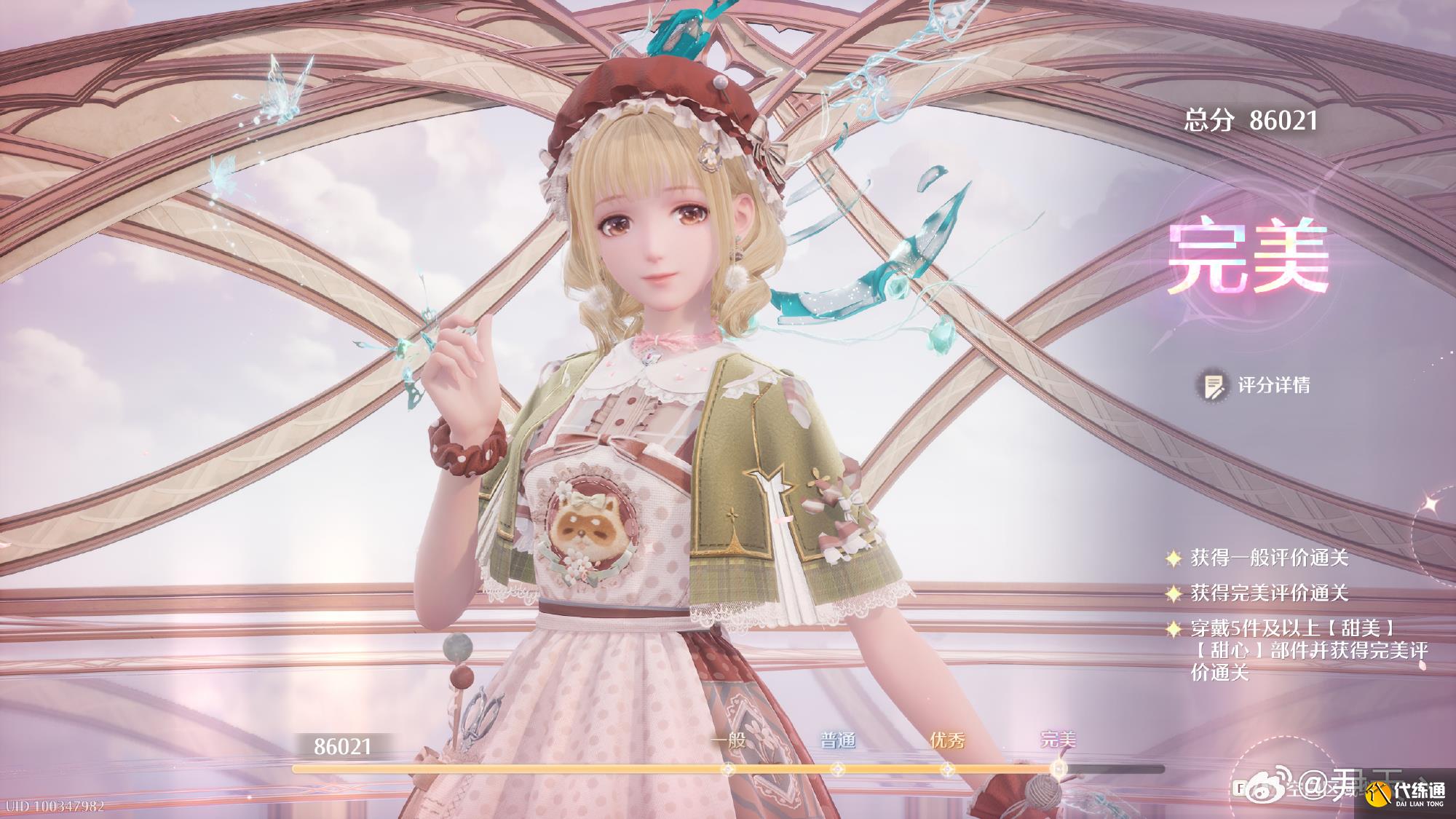Open the 评分详情 score details
This screenshot has height=819, width=1456.
1257,385
